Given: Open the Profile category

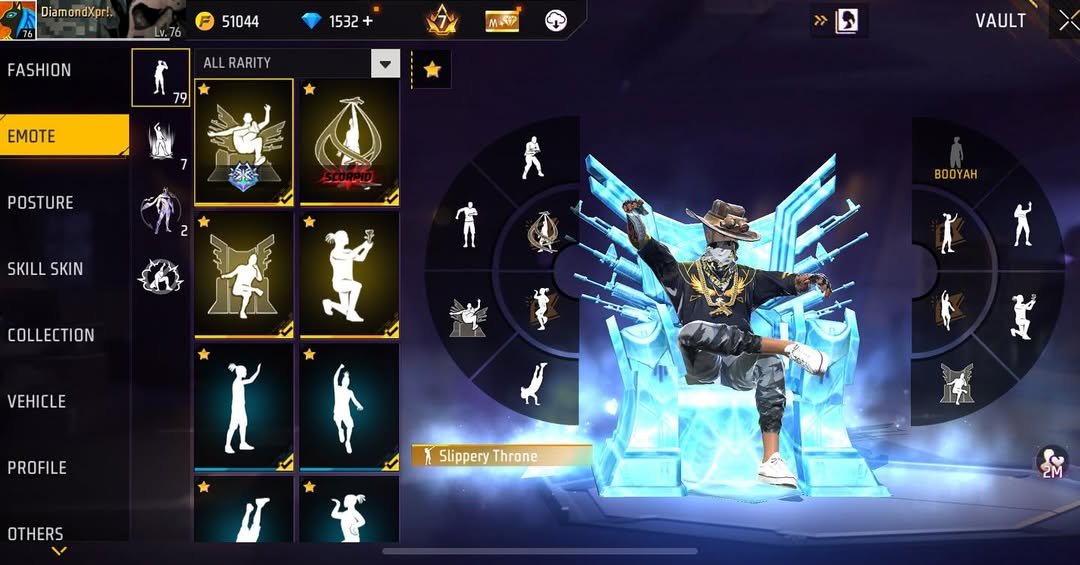Looking at the screenshot, I should tap(37, 467).
